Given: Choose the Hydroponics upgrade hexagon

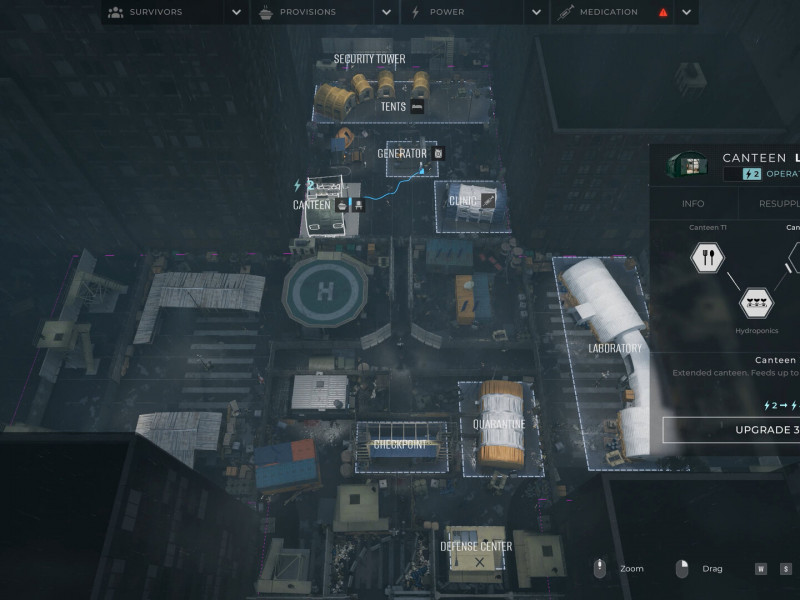Looking at the screenshot, I should point(756,302).
